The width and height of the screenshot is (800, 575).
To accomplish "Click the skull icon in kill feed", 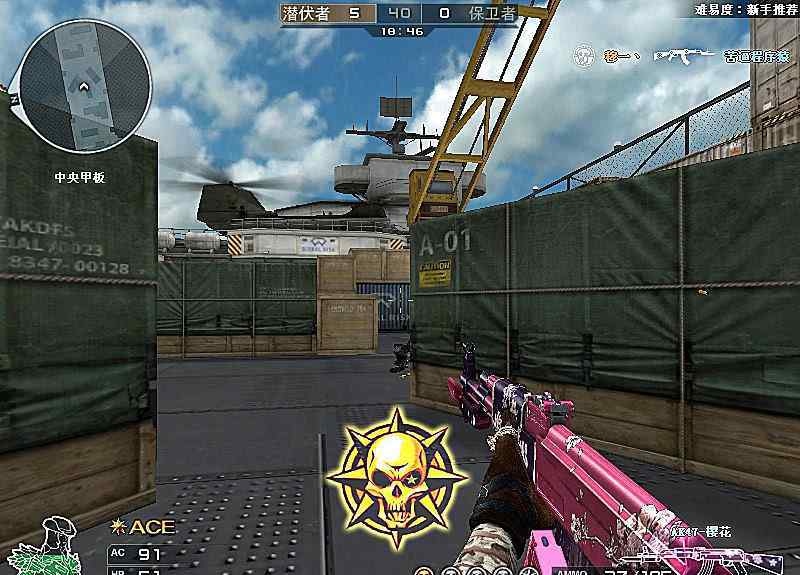I will coord(584,56).
